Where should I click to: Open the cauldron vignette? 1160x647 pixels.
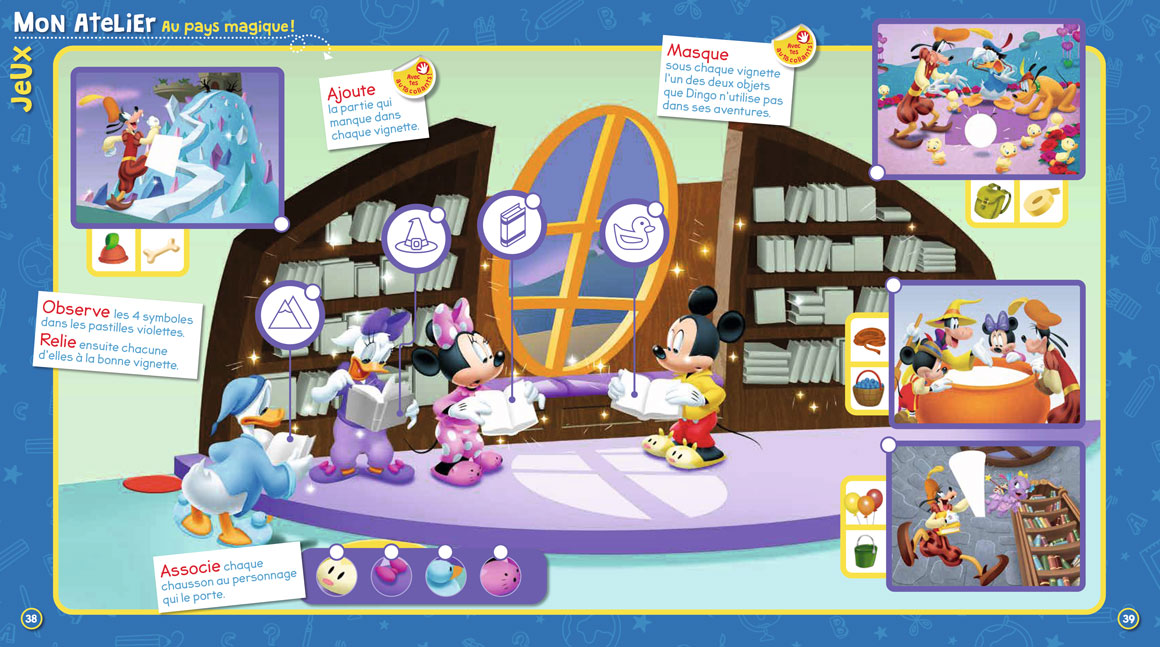click(x=986, y=354)
